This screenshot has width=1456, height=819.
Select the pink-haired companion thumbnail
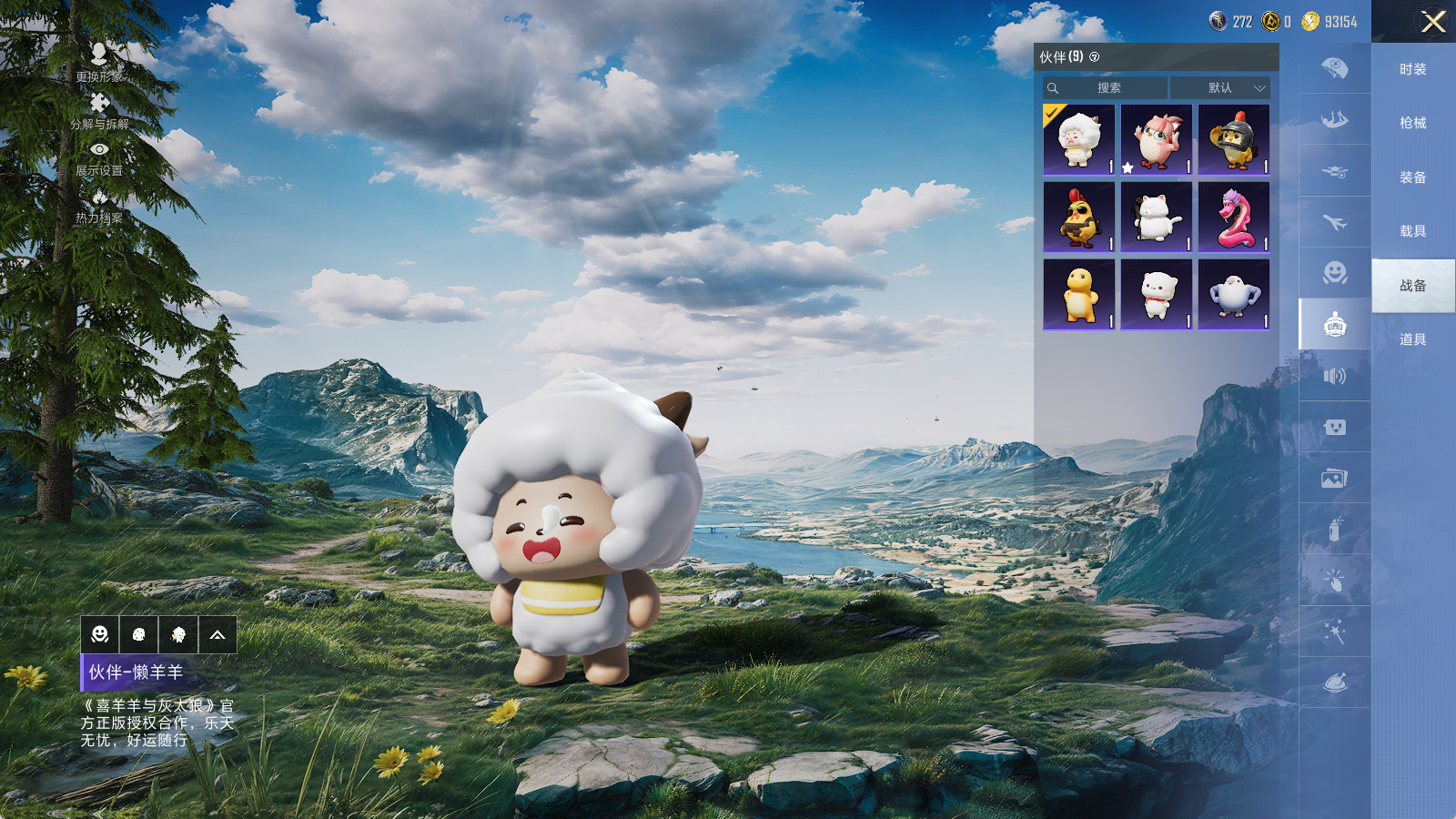click(x=1156, y=140)
